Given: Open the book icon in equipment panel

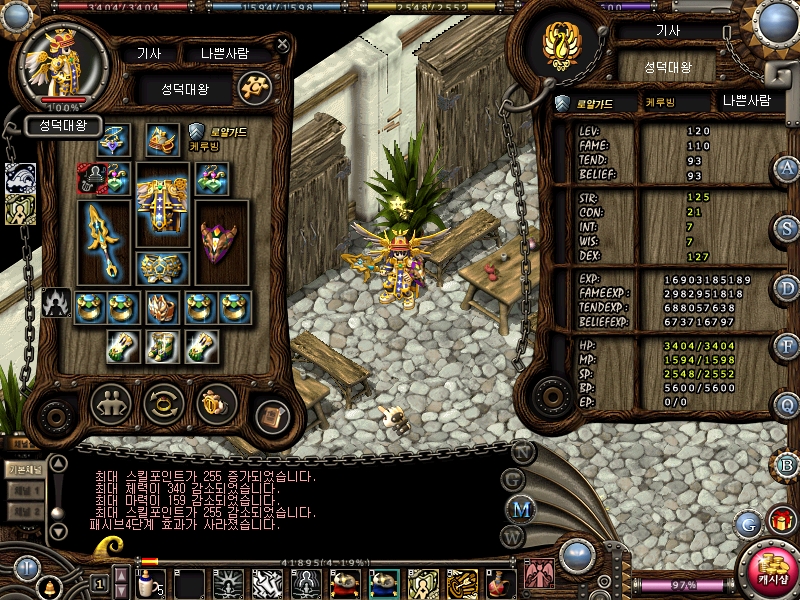Looking at the screenshot, I should point(269,416).
